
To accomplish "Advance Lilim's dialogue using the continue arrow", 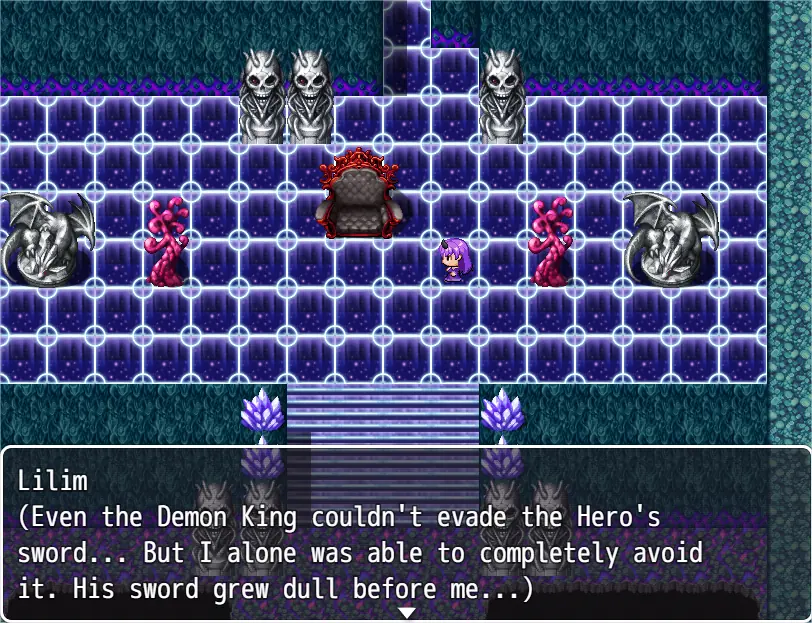I will pyautogui.click(x=406, y=612).
